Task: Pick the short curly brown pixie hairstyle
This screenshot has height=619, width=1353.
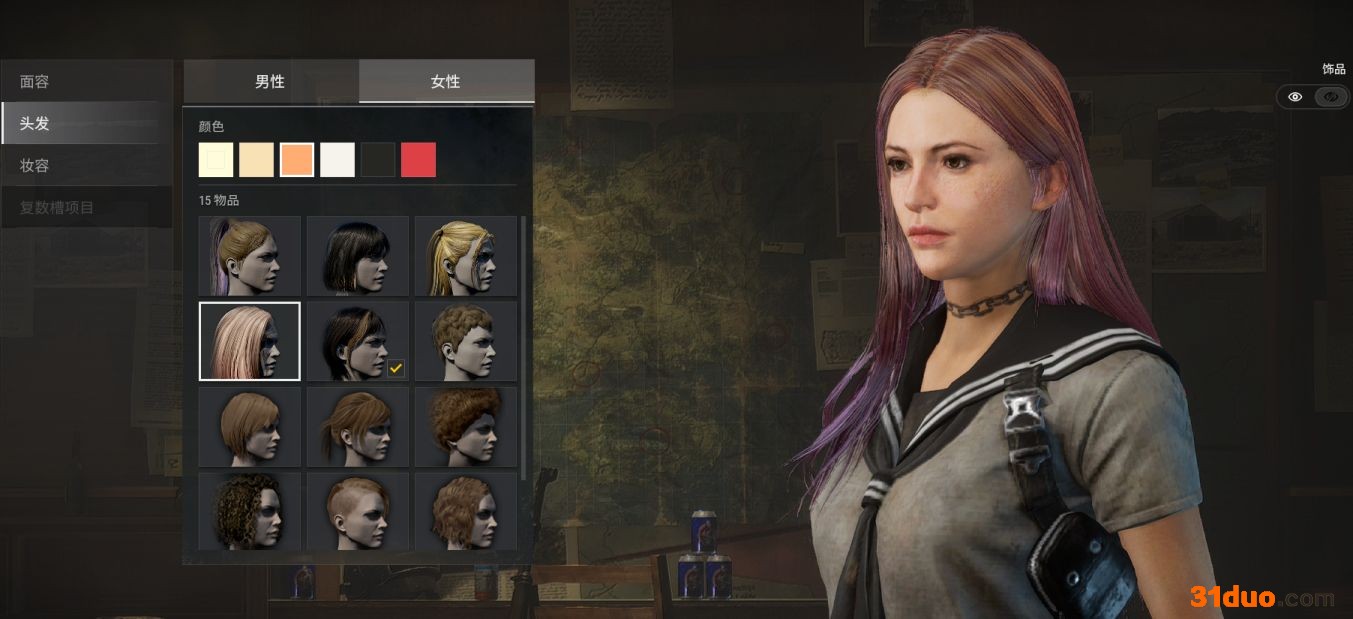Action: pos(466,341)
